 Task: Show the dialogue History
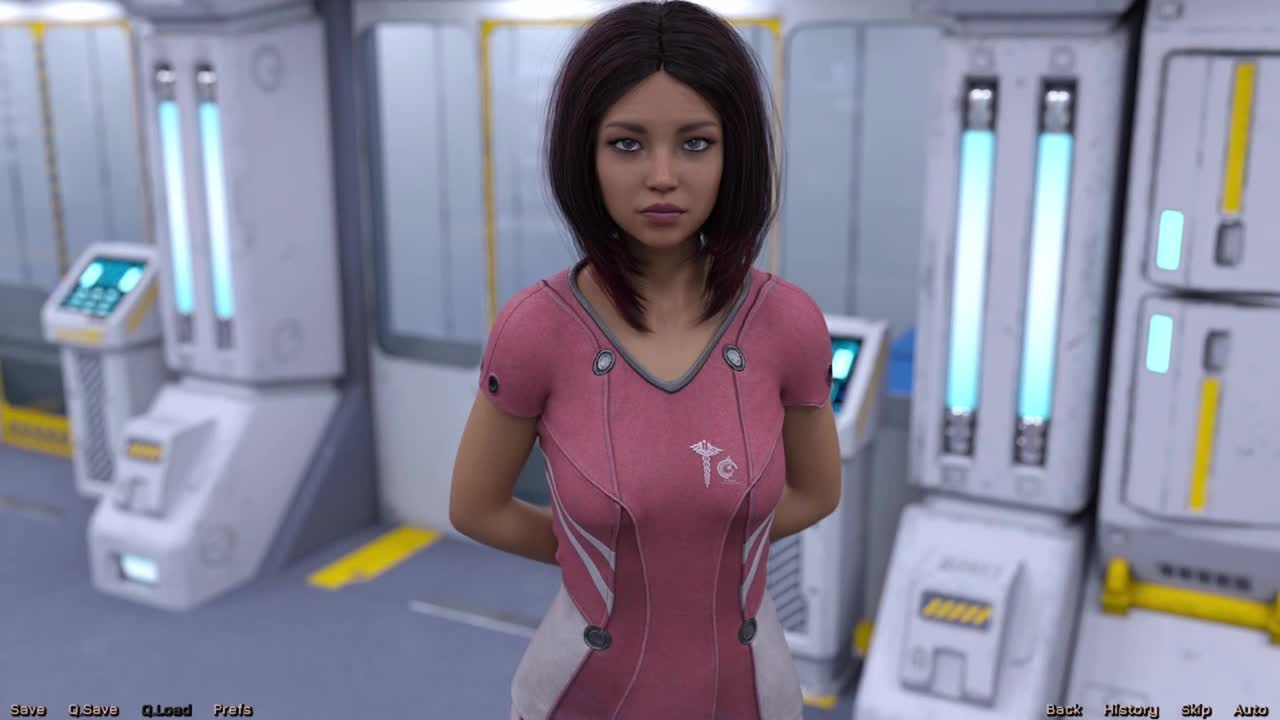pyautogui.click(x=1131, y=710)
